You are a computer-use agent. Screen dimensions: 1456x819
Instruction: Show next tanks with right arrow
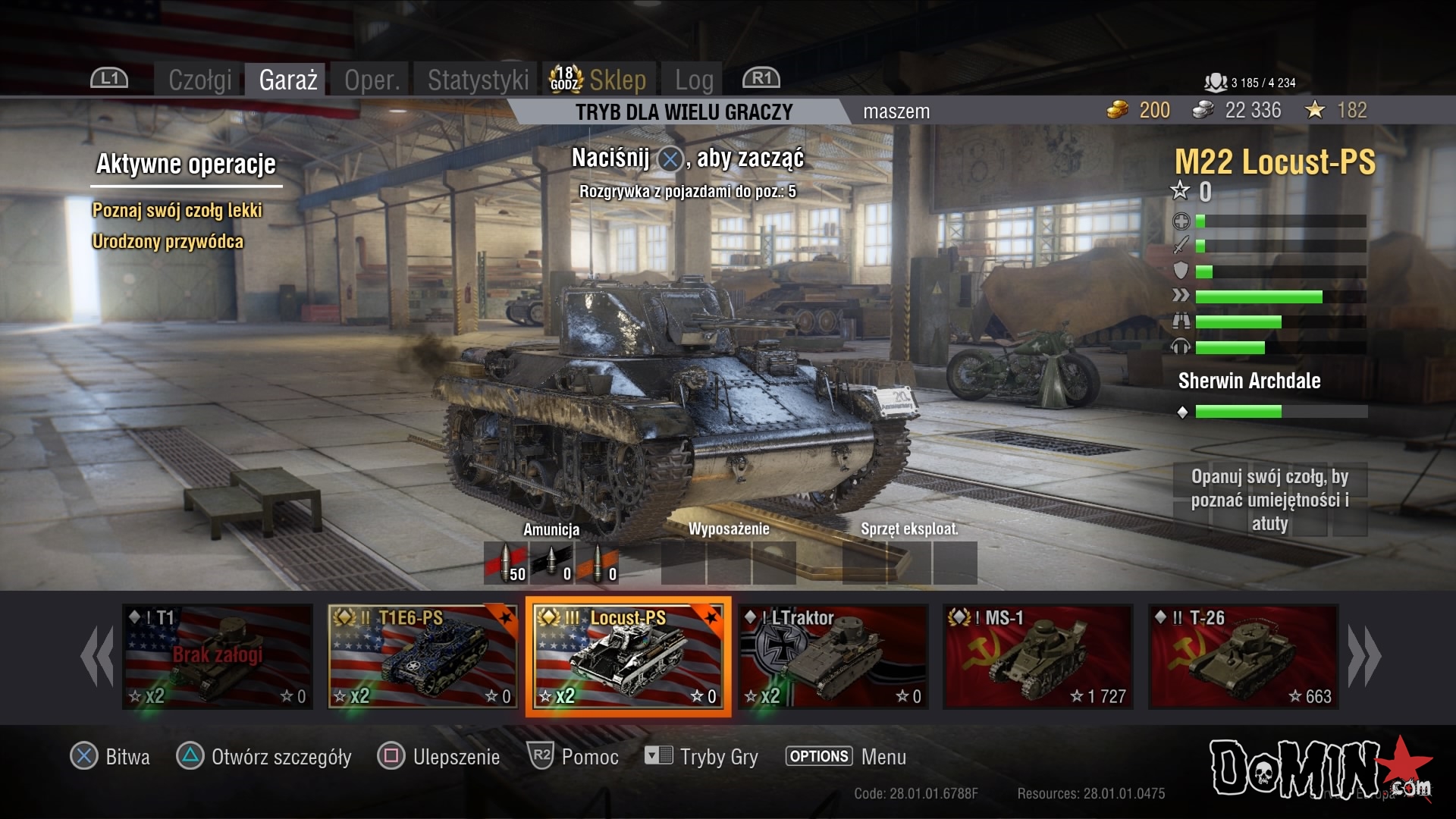(1364, 657)
